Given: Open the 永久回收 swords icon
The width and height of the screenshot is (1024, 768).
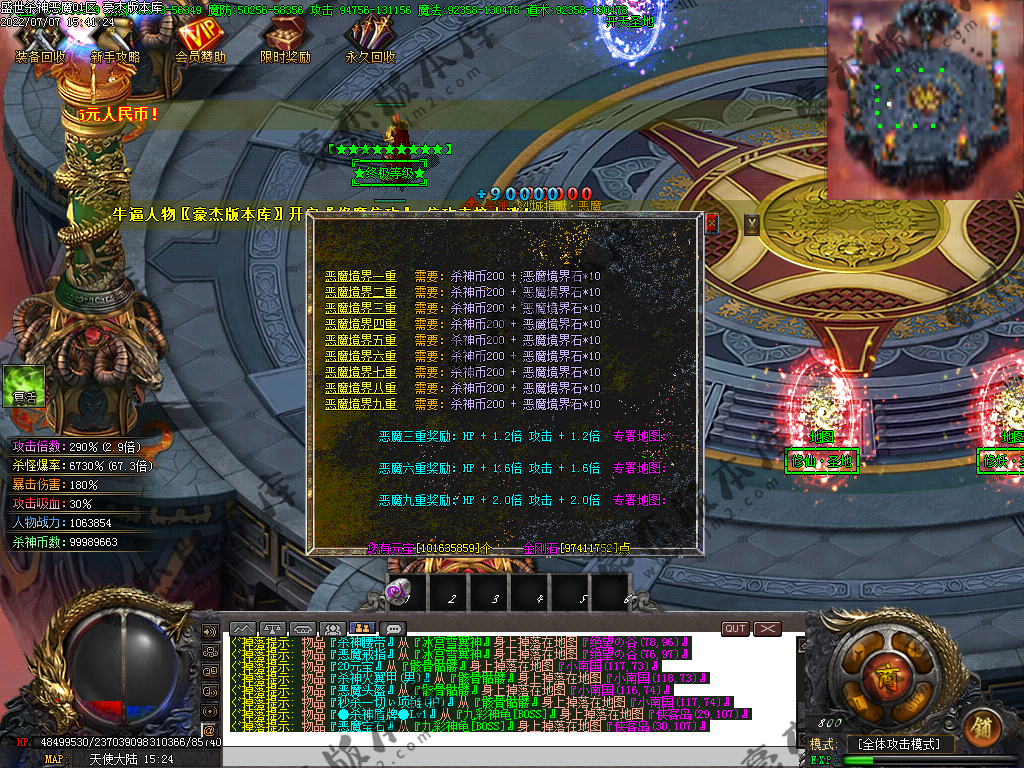Looking at the screenshot, I should (x=370, y=40).
